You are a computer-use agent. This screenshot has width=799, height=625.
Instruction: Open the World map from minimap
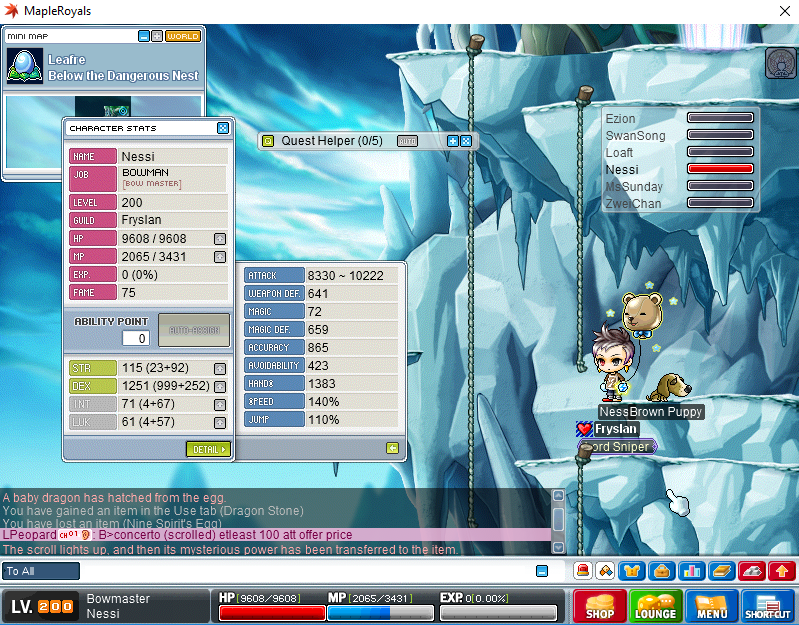(x=182, y=36)
